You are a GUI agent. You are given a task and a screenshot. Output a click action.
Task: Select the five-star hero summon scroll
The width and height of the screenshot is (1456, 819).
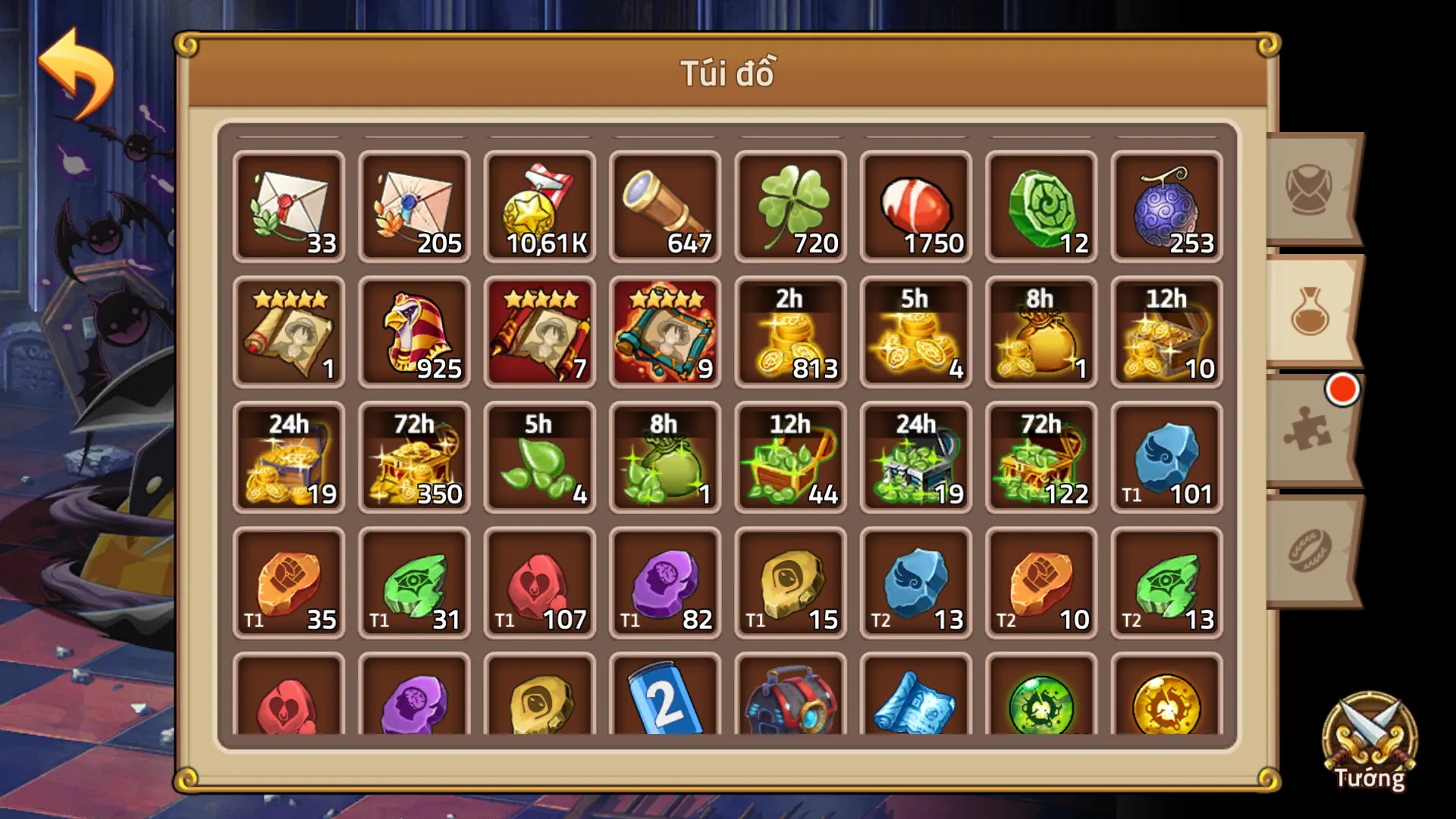coord(290,331)
